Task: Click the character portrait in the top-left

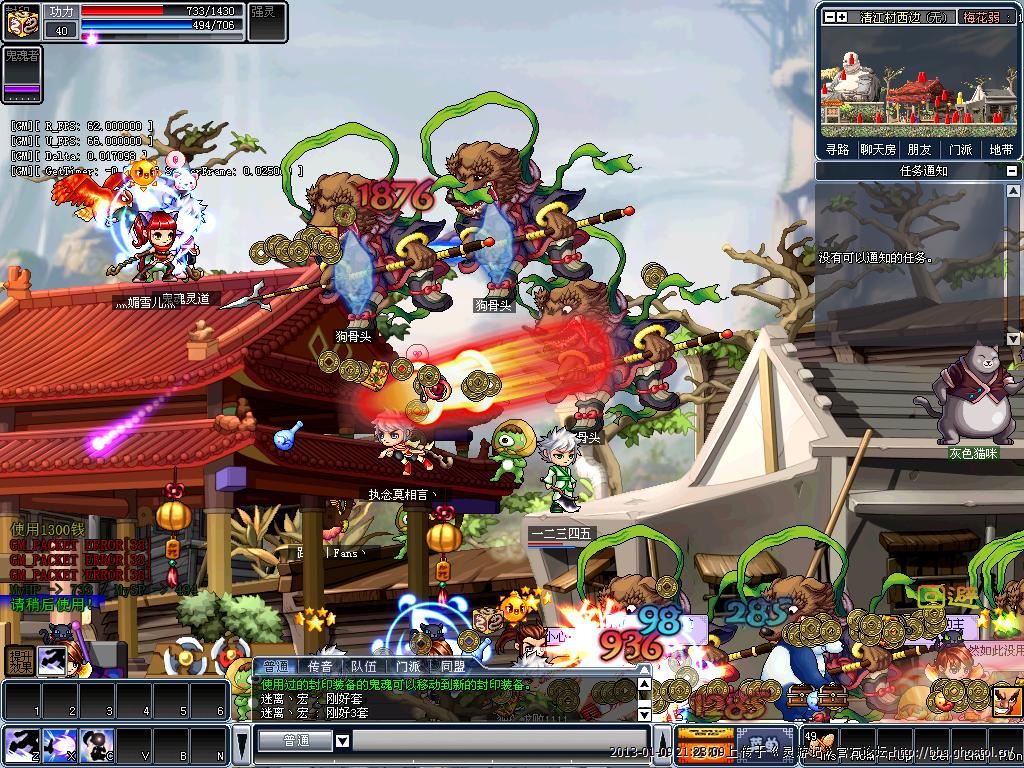Action: (22, 20)
